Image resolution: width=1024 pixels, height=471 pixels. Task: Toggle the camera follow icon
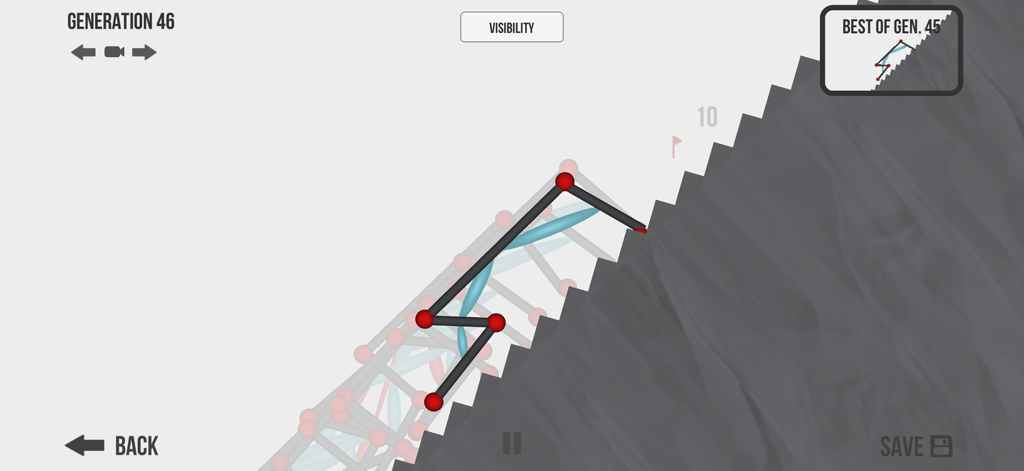[114, 52]
